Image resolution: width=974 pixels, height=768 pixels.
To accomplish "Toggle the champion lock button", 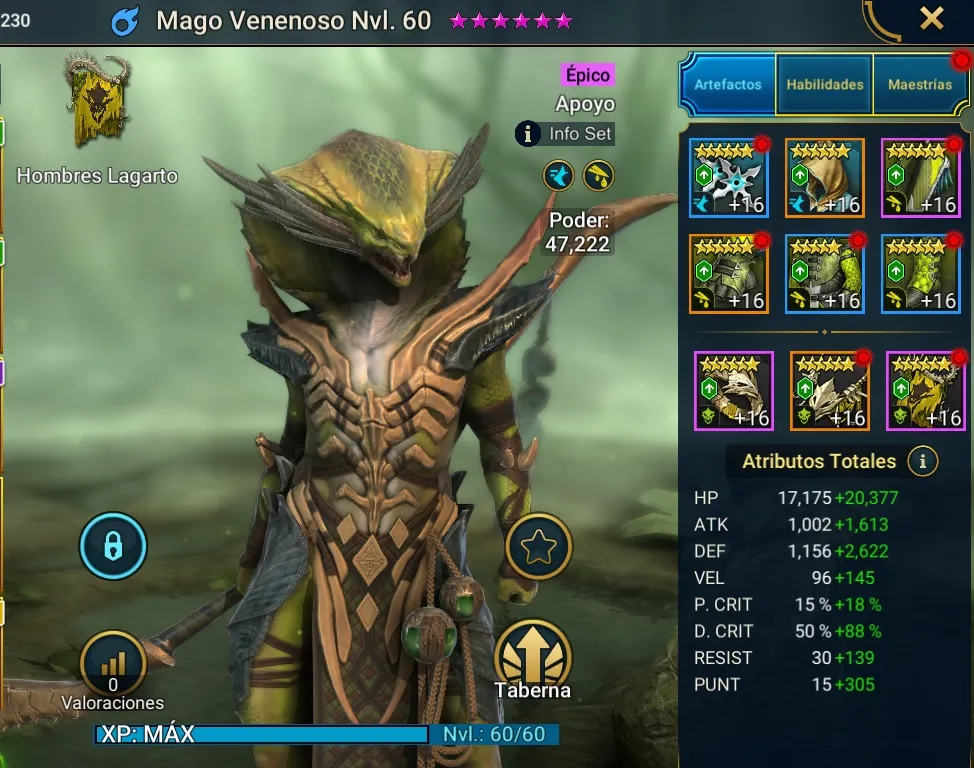I will 113,546.
